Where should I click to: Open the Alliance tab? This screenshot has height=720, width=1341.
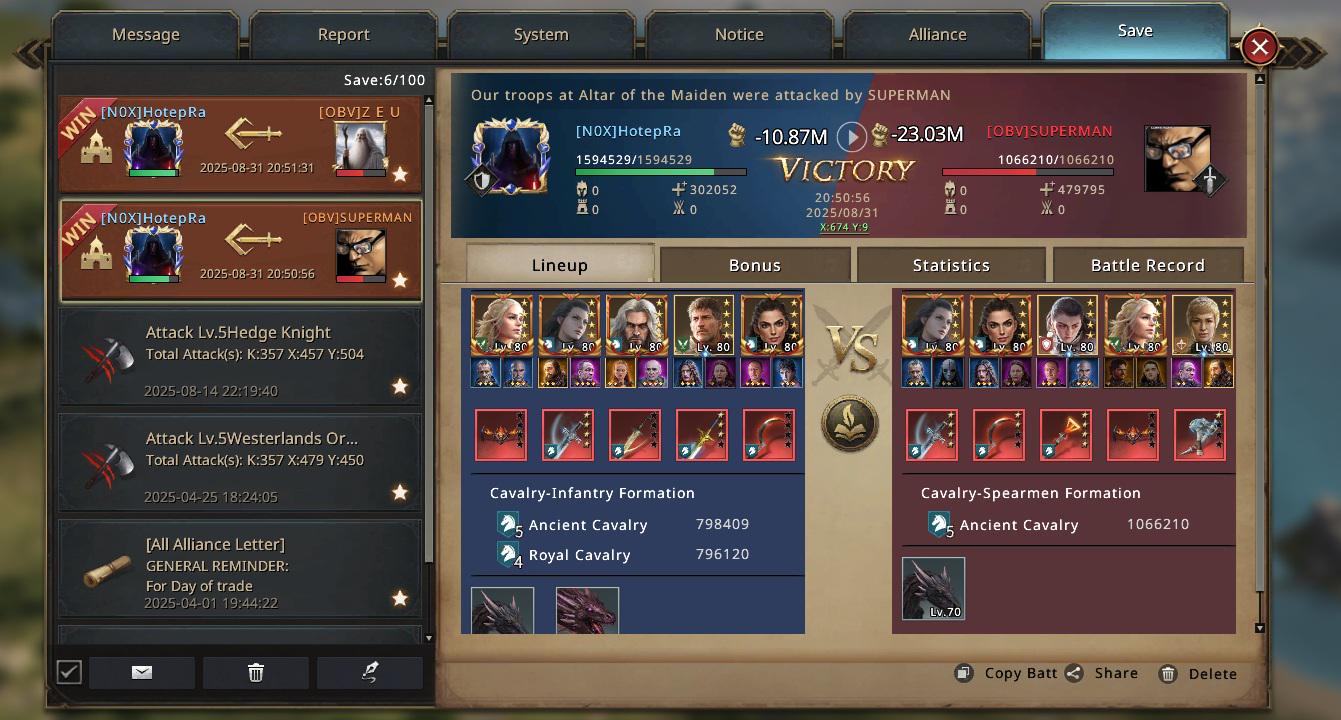[937, 35]
